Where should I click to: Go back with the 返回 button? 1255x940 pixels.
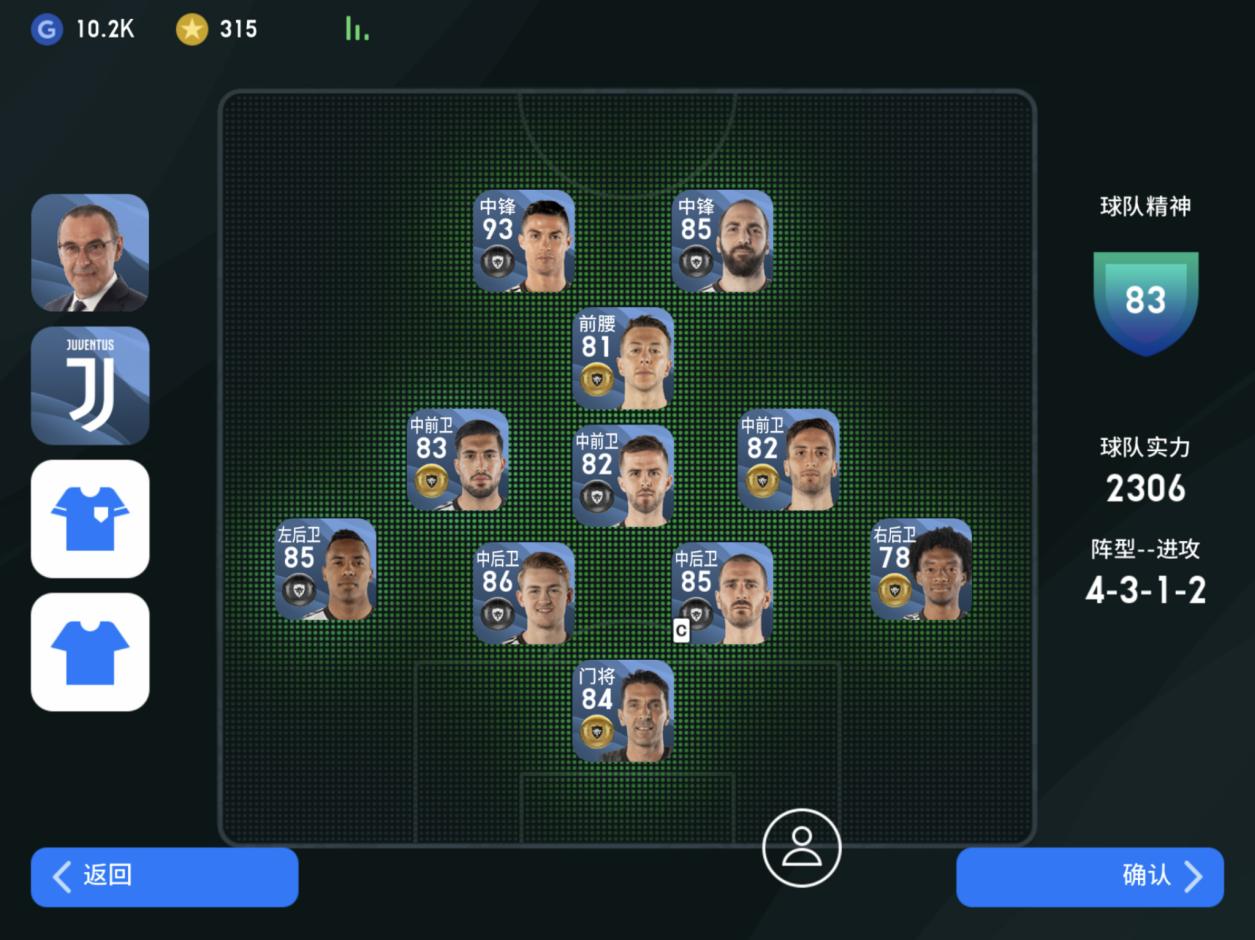pyautogui.click(x=164, y=877)
